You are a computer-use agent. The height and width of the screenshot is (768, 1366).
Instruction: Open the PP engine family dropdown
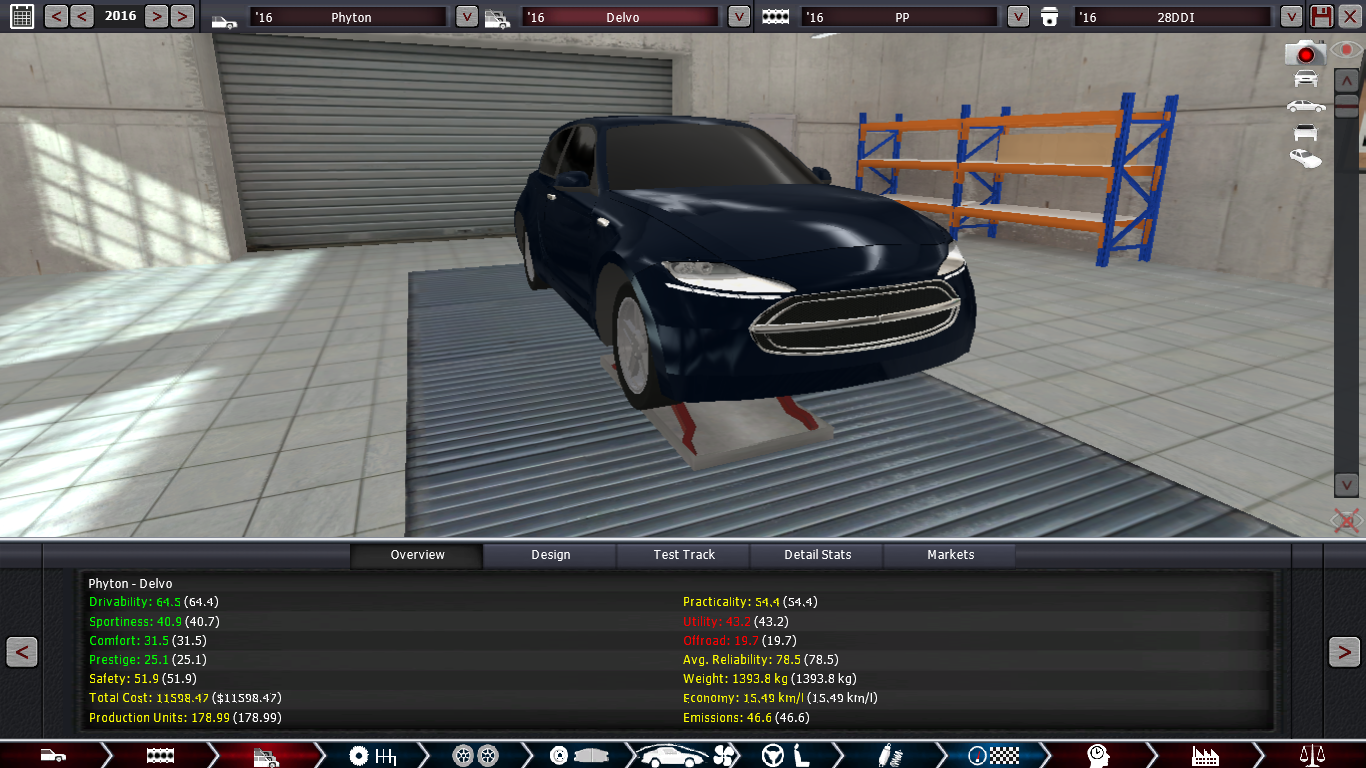(1018, 17)
